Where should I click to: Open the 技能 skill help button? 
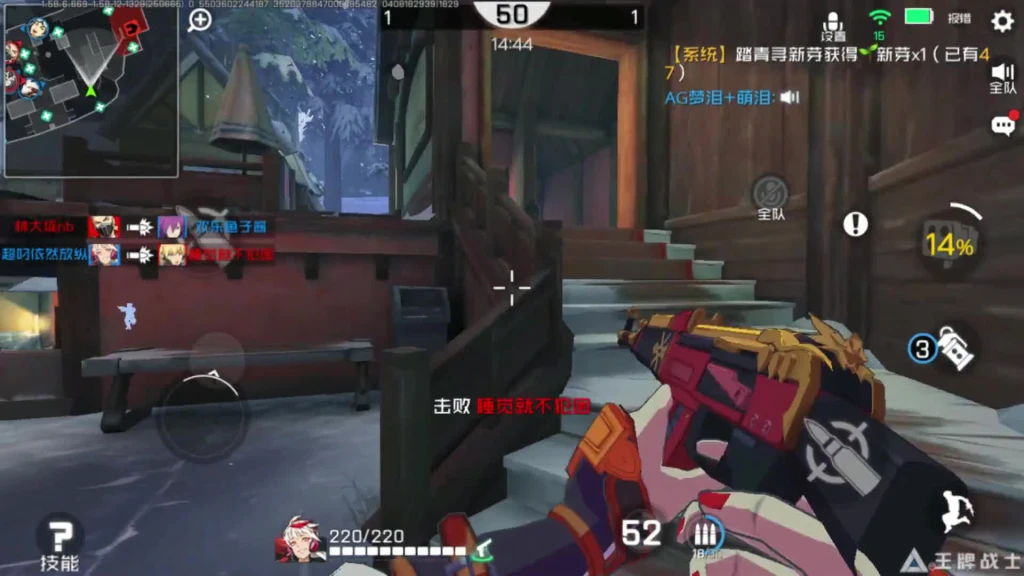[60, 540]
